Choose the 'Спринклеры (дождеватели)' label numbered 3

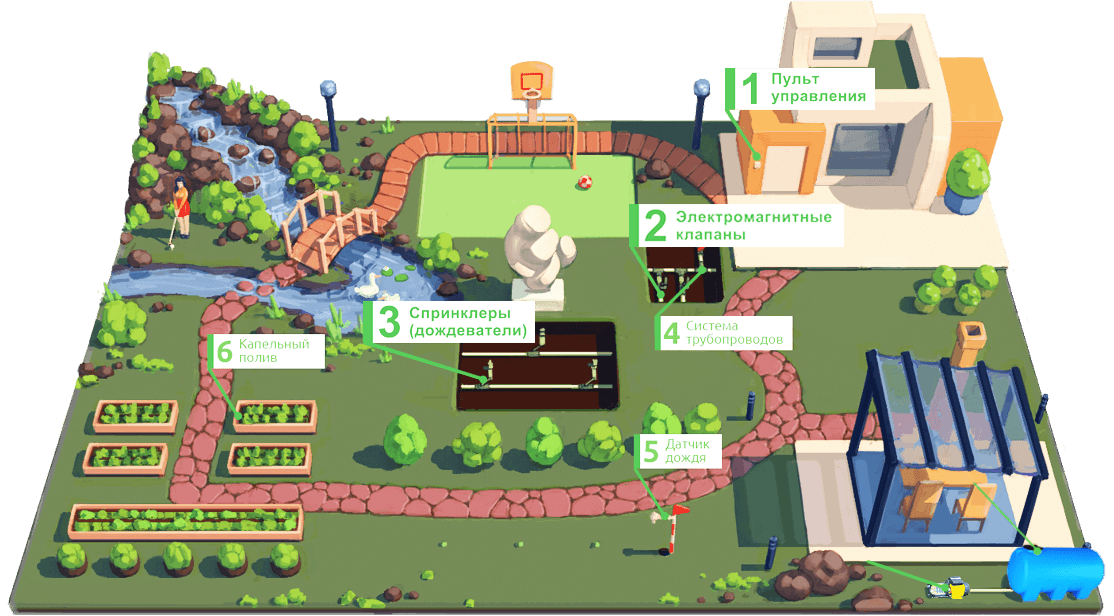pos(451,322)
